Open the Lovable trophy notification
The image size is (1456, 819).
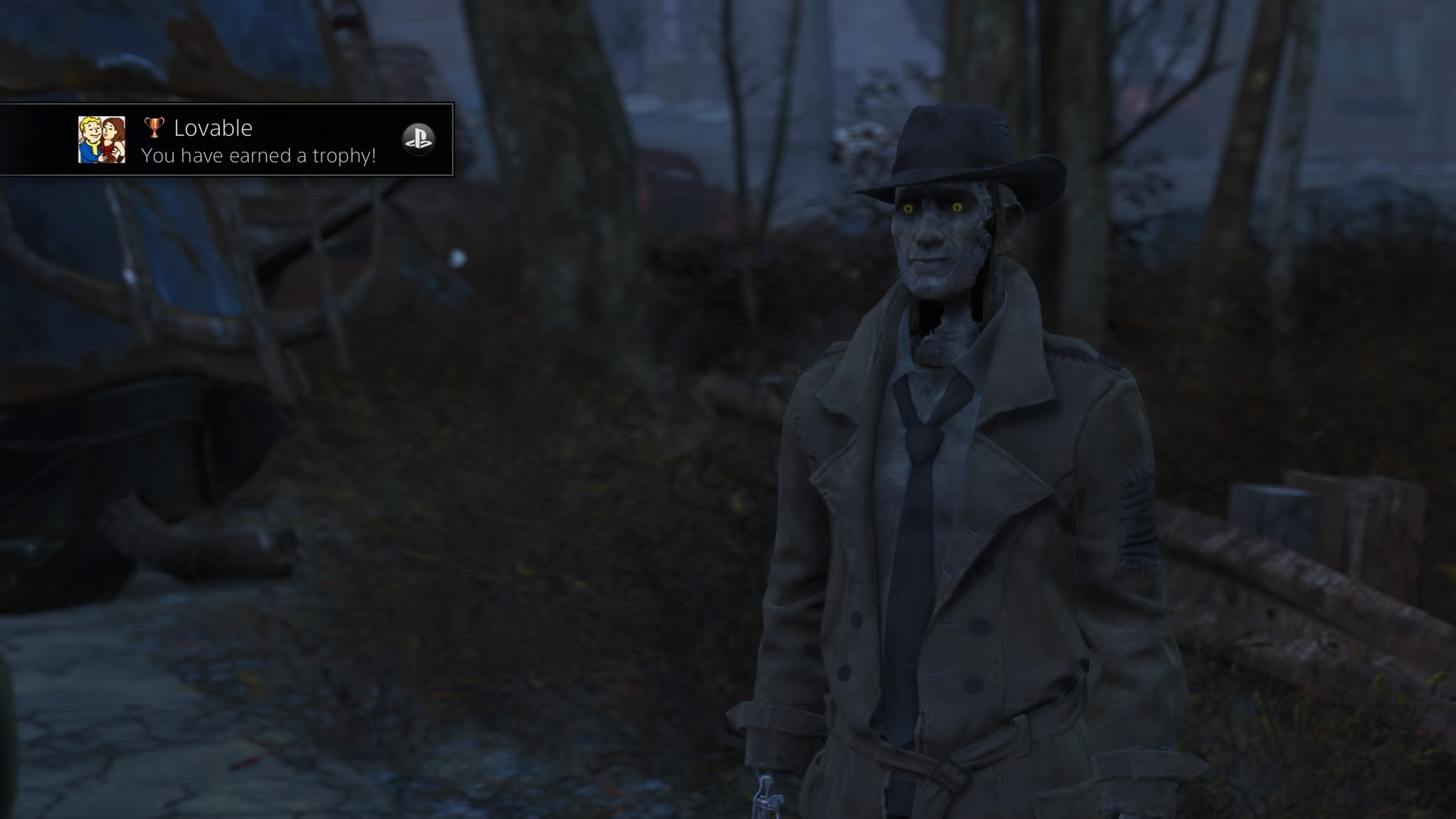(x=258, y=141)
